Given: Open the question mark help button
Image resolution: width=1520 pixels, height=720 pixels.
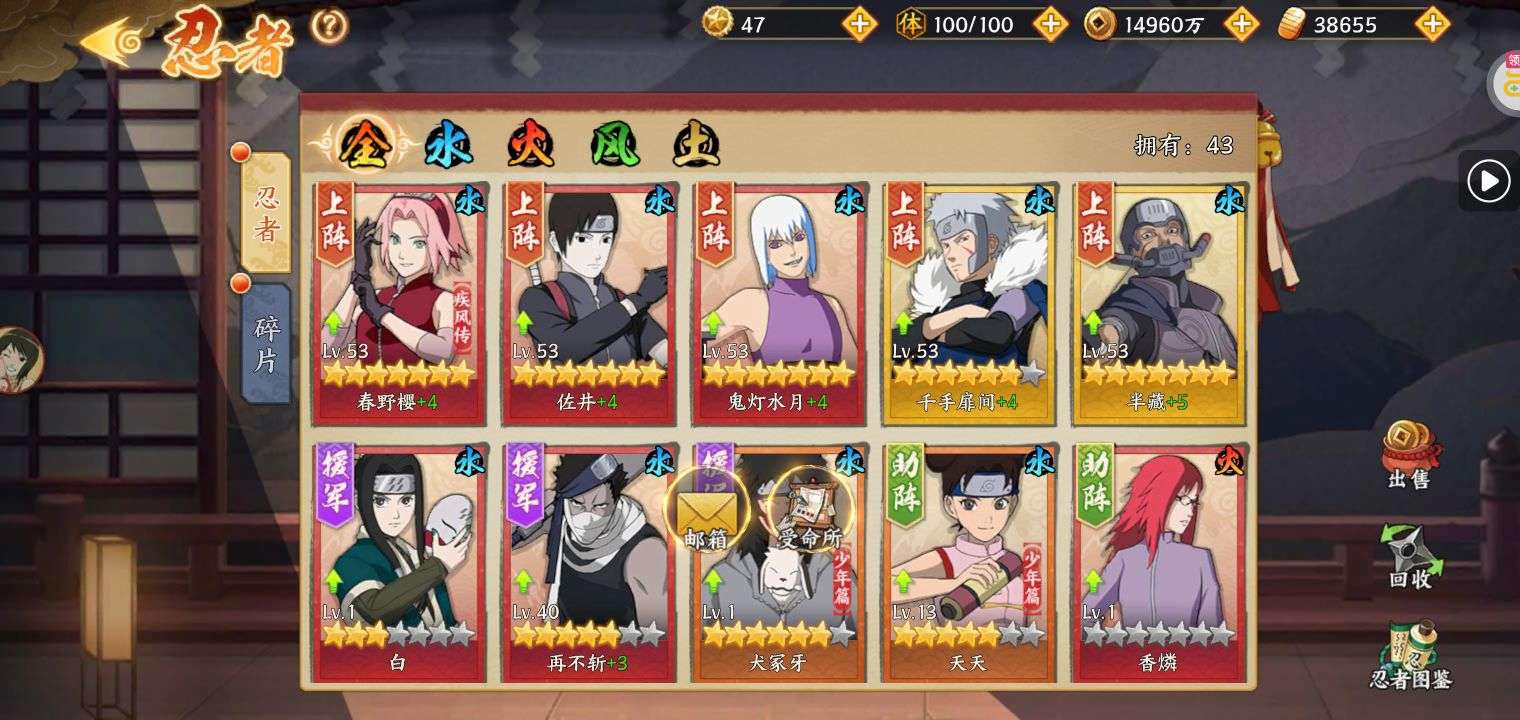Looking at the screenshot, I should 329,27.
